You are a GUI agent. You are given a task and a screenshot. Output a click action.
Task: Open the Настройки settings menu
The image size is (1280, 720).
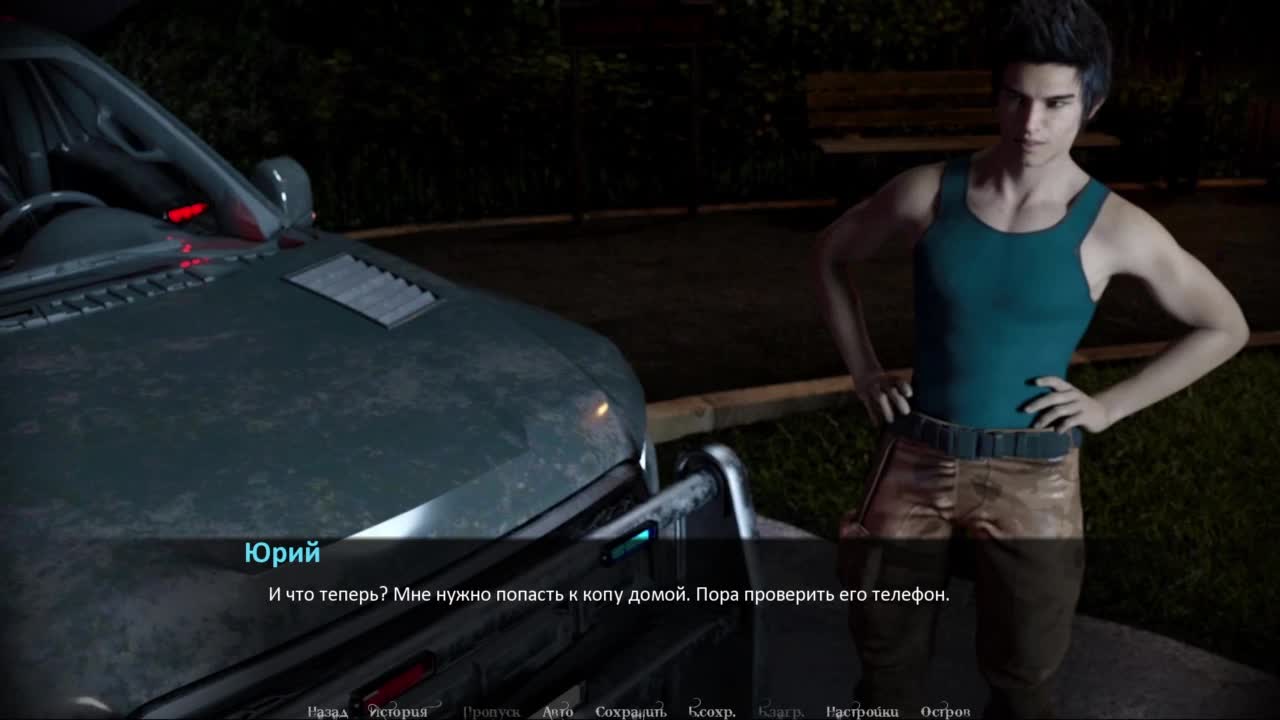point(862,711)
